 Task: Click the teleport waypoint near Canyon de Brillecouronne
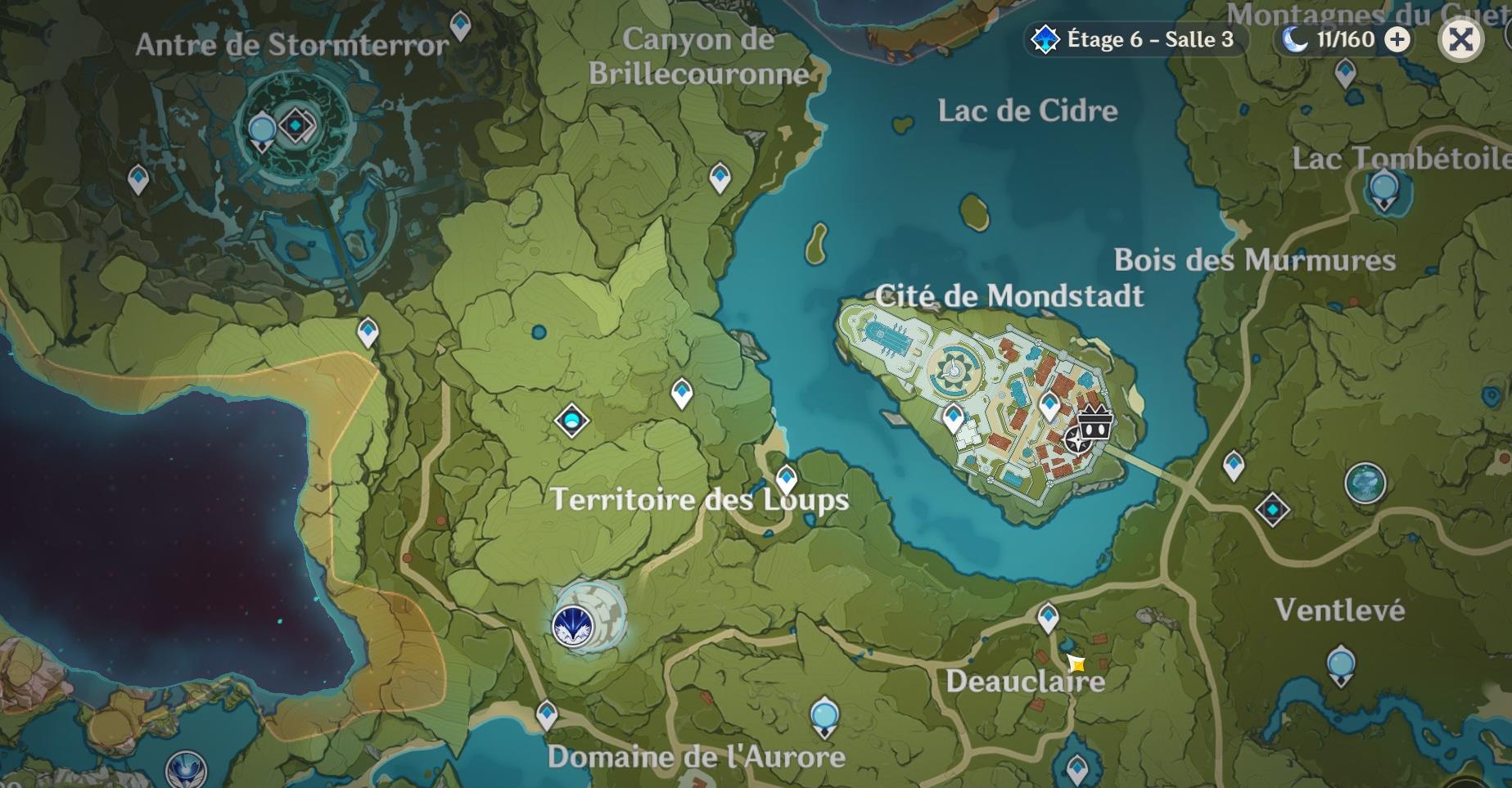(x=719, y=173)
